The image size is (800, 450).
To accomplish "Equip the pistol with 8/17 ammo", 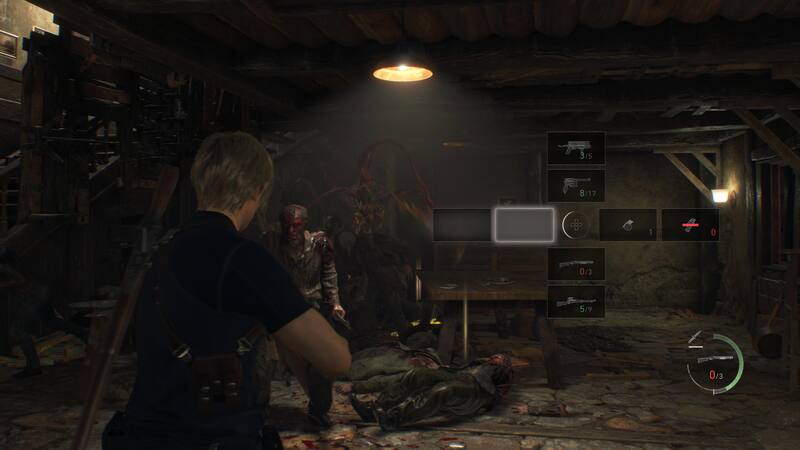I will tap(575, 186).
